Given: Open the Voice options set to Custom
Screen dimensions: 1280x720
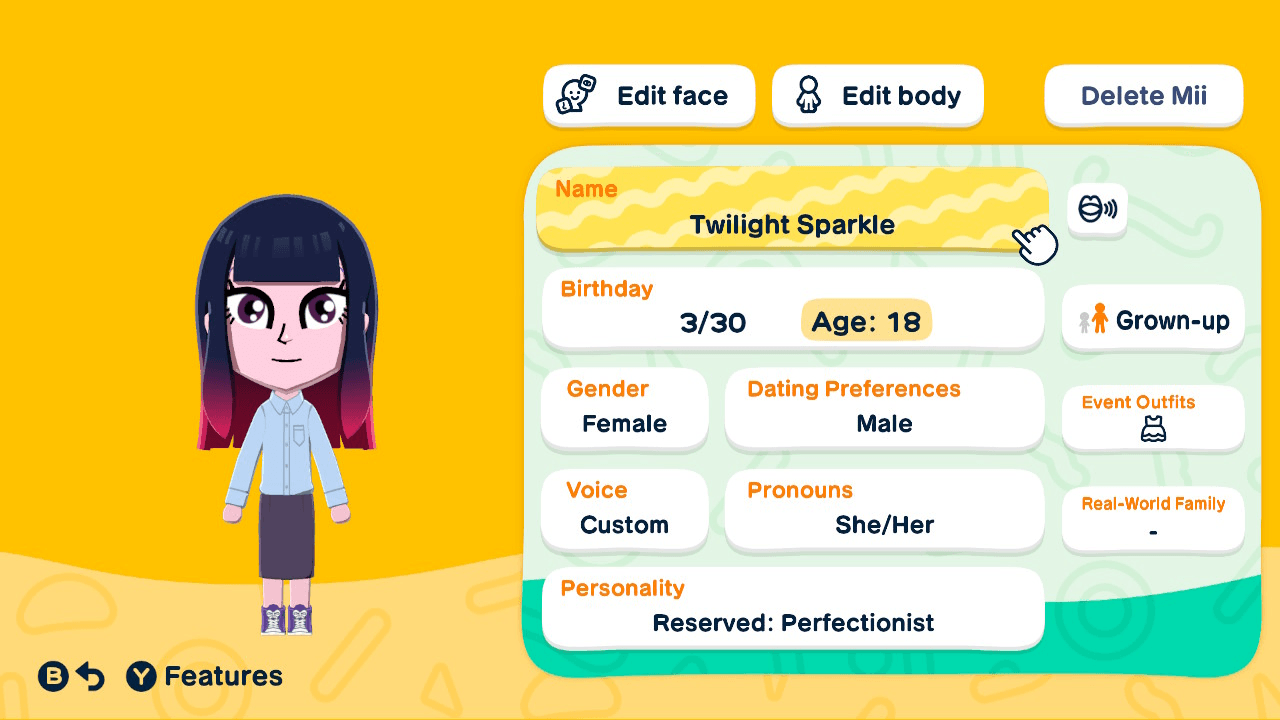Looking at the screenshot, I should click(624, 510).
